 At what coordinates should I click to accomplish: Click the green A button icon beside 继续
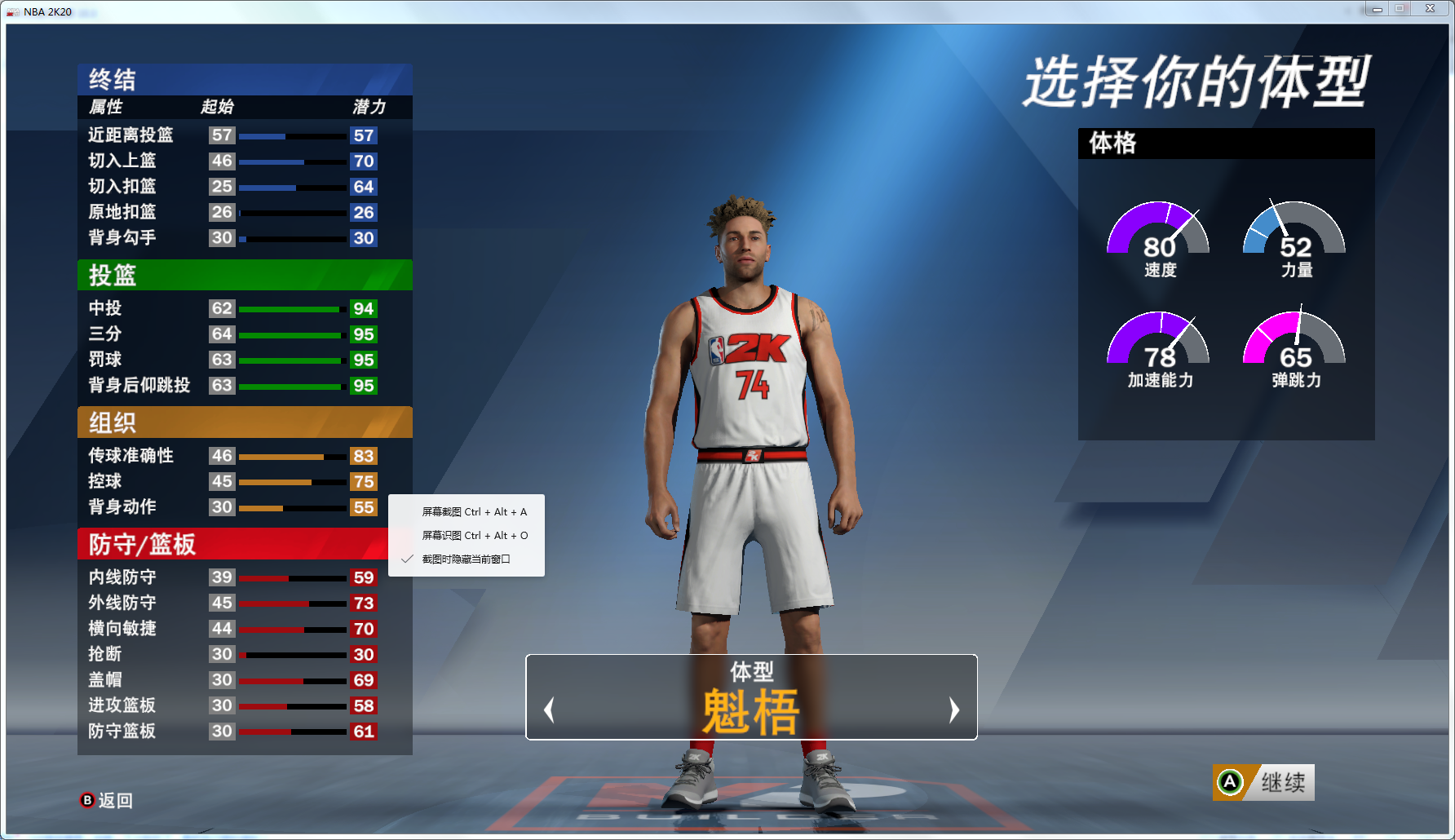click(1228, 781)
